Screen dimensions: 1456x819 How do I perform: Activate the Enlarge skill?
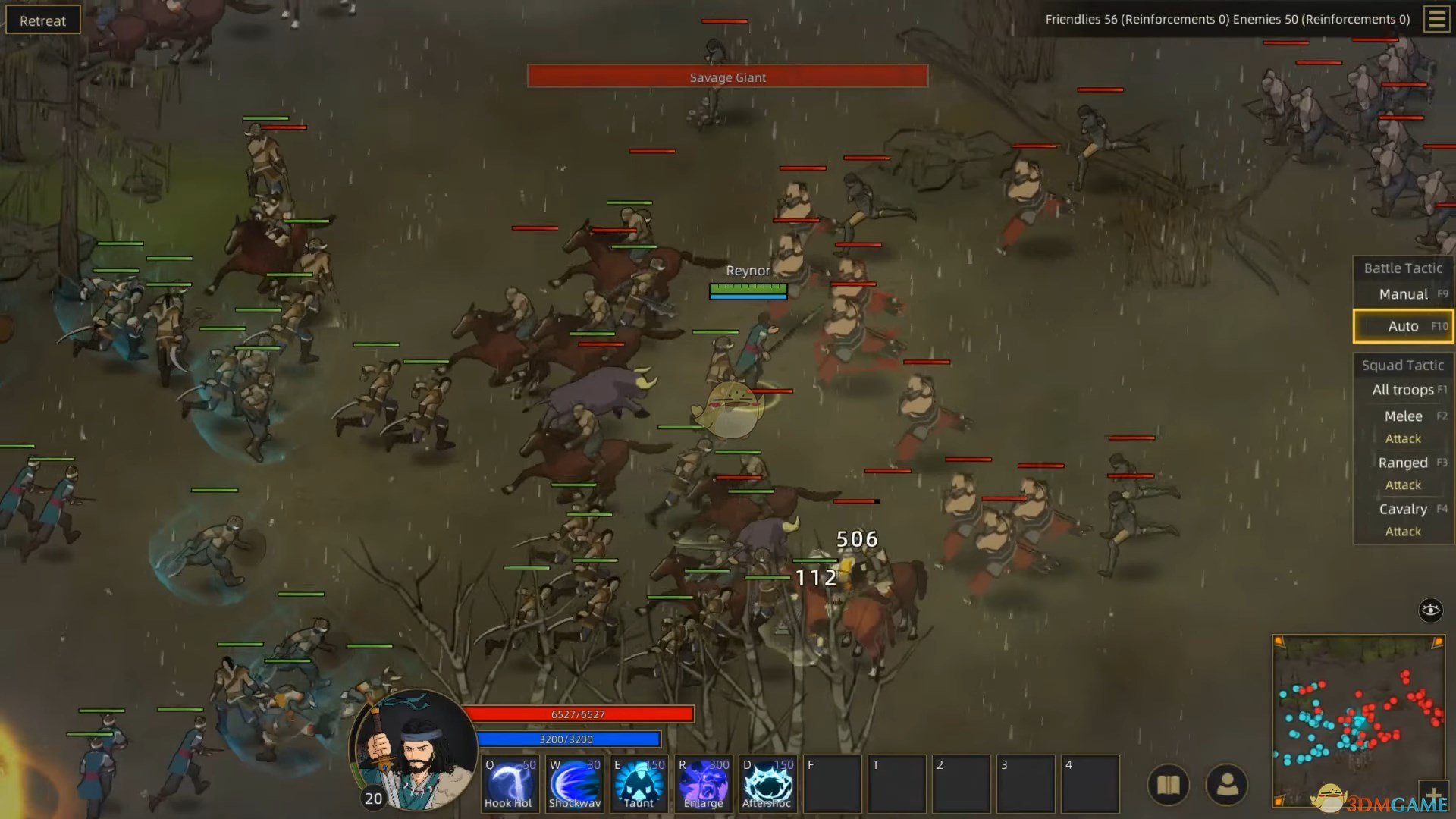tap(703, 783)
